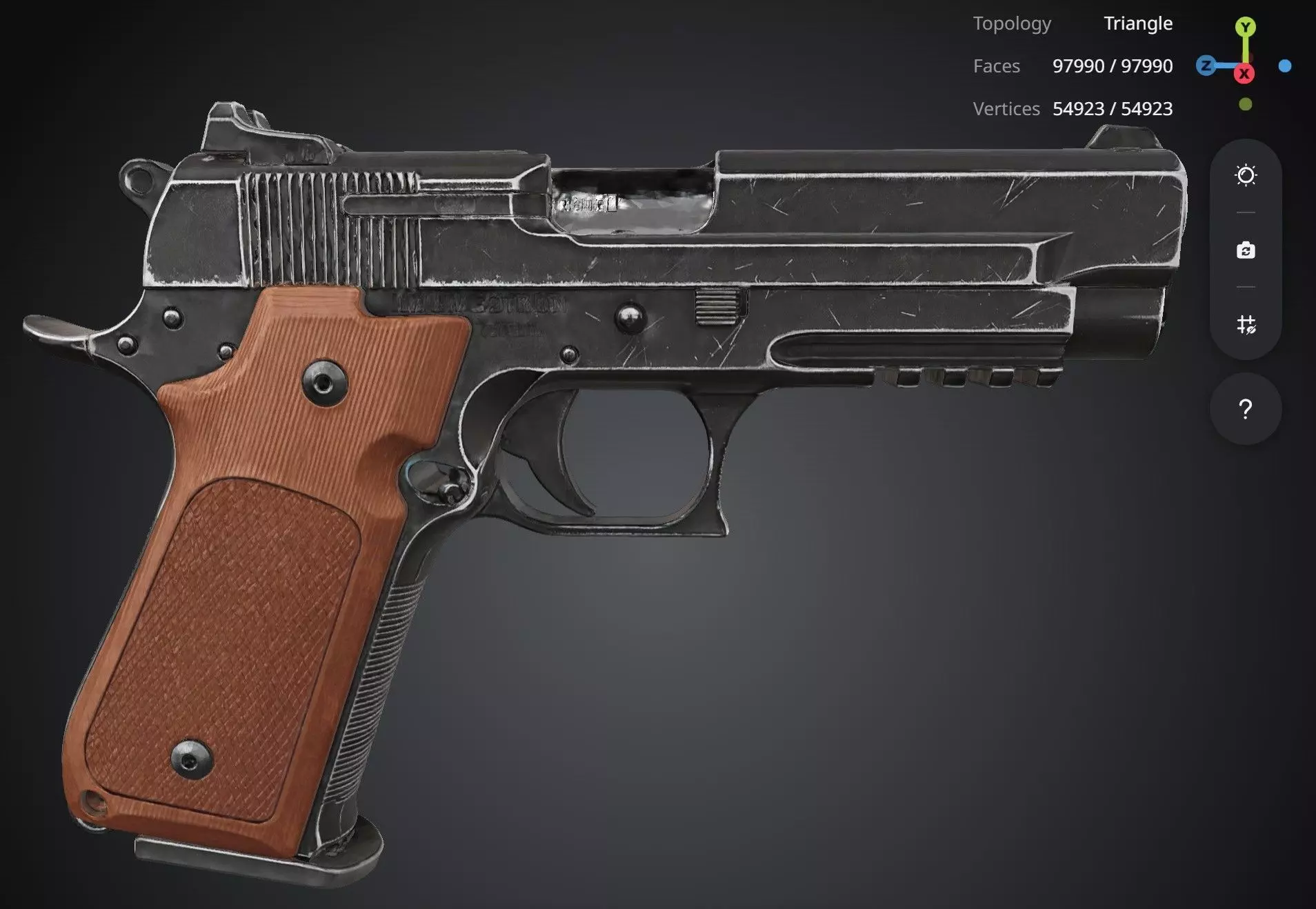1316x909 pixels.
Task: Toggle the grid display icon
Action: (x=1246, y=324)
